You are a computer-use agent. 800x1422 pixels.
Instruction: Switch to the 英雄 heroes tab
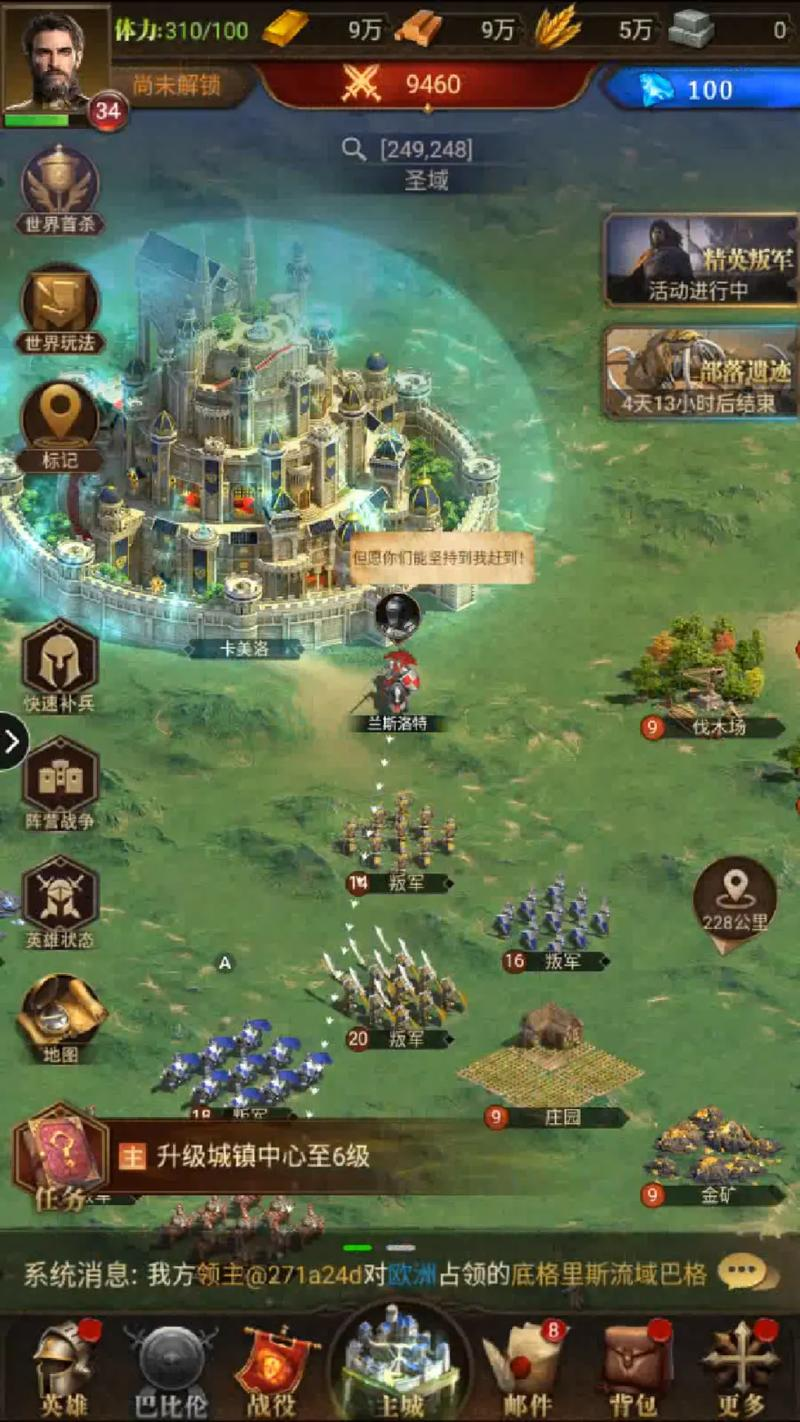click(x=65, y=1367)
